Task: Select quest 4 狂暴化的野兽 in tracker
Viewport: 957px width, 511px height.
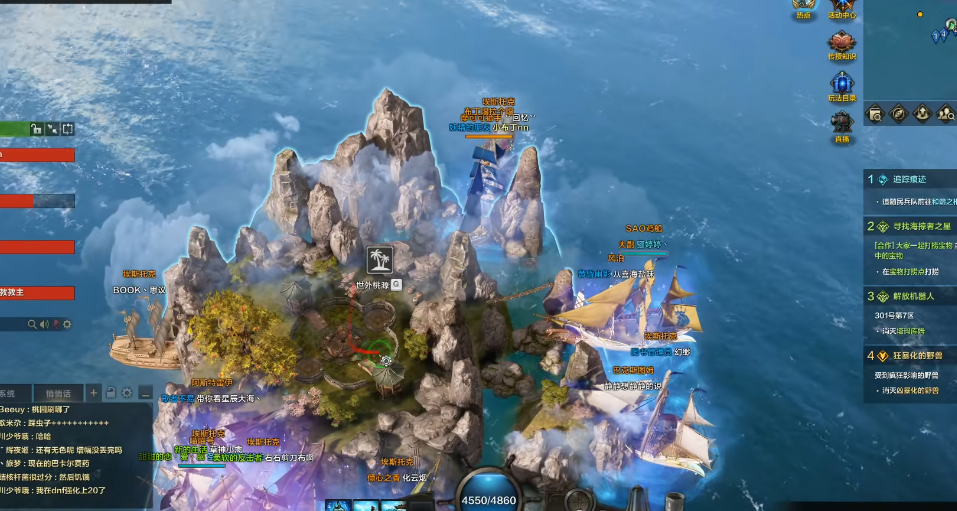Action: 910,356
